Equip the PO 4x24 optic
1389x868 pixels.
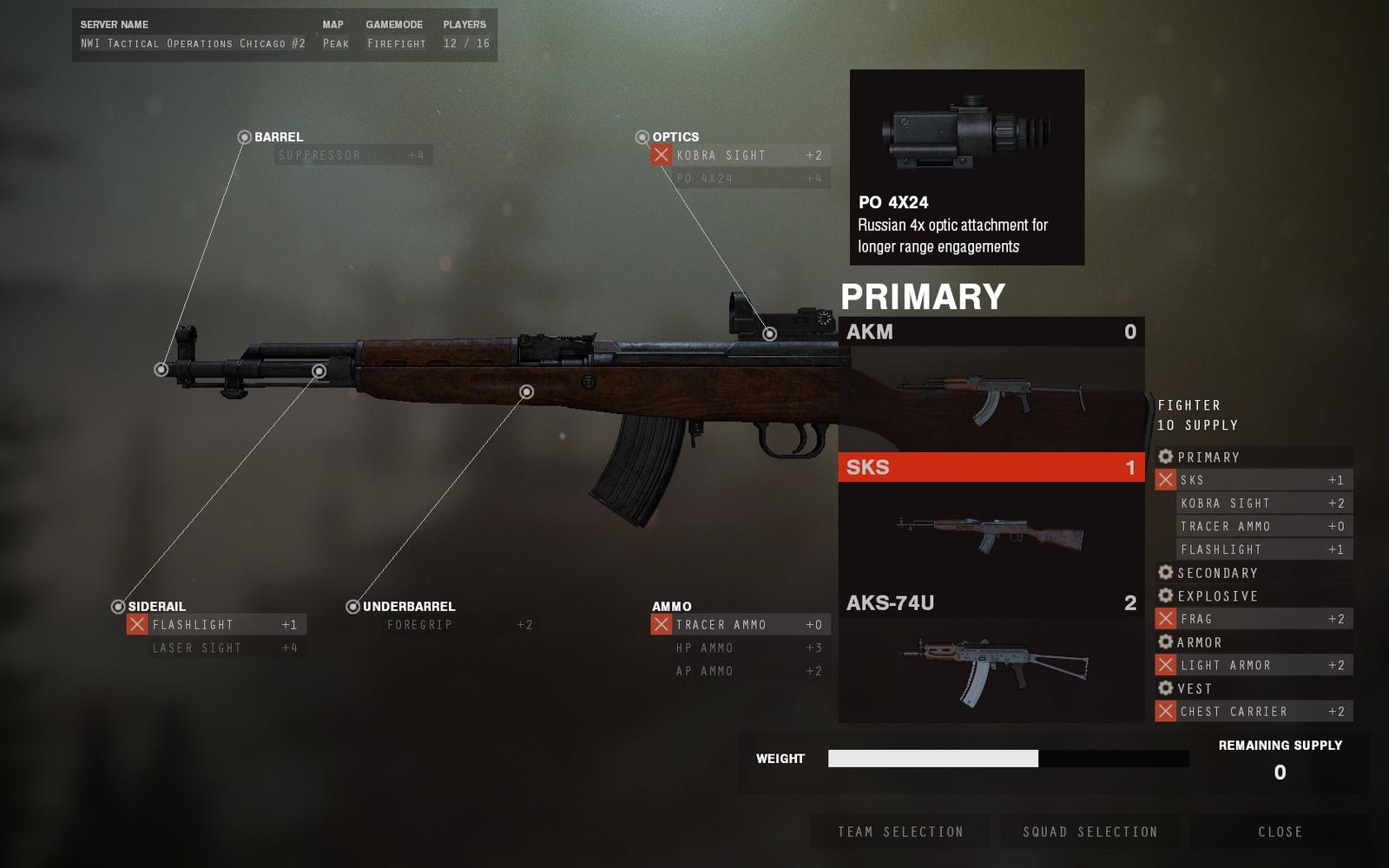[742, 179]
